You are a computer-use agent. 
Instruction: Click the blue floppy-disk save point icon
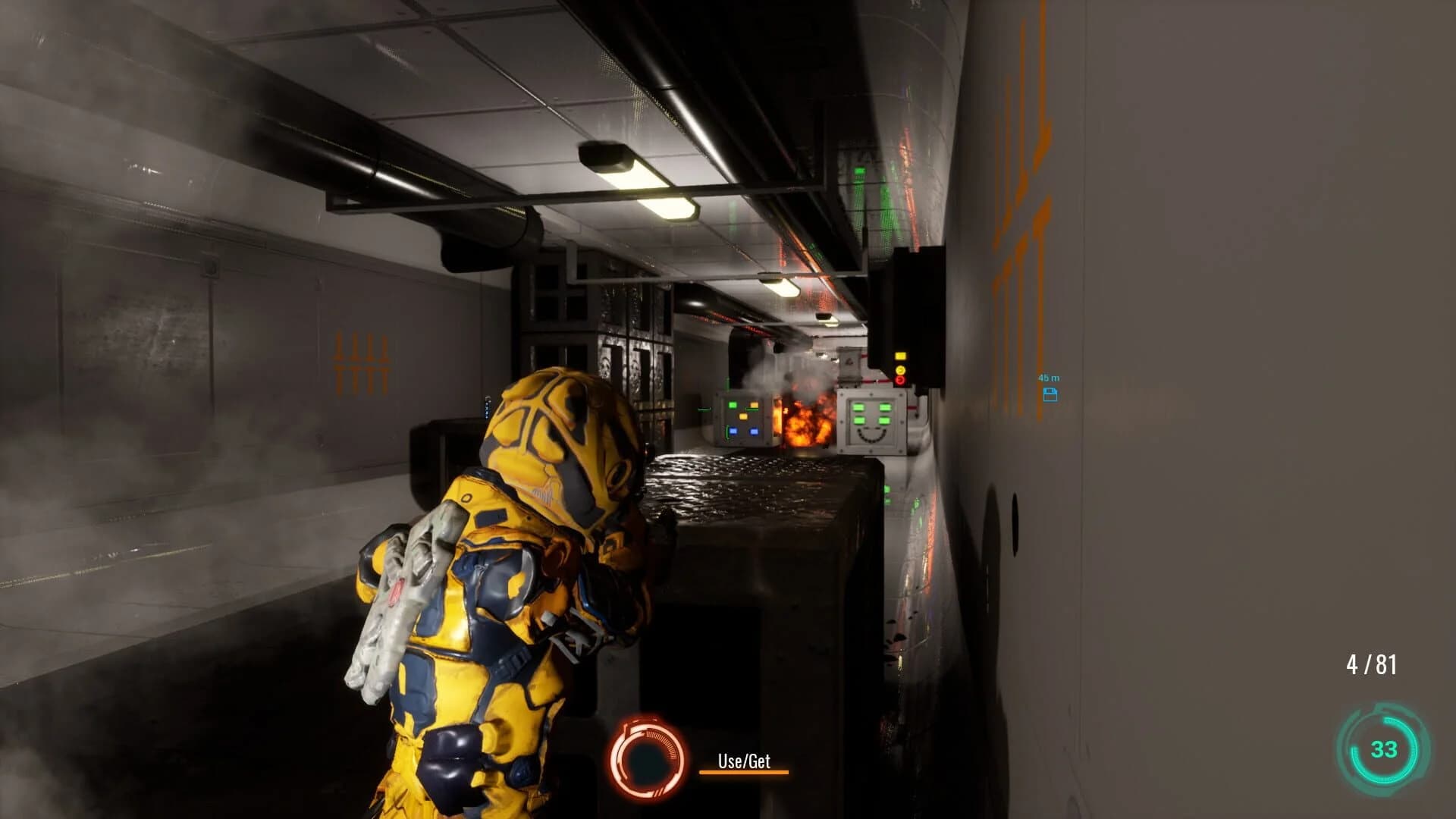point(1050,395)
